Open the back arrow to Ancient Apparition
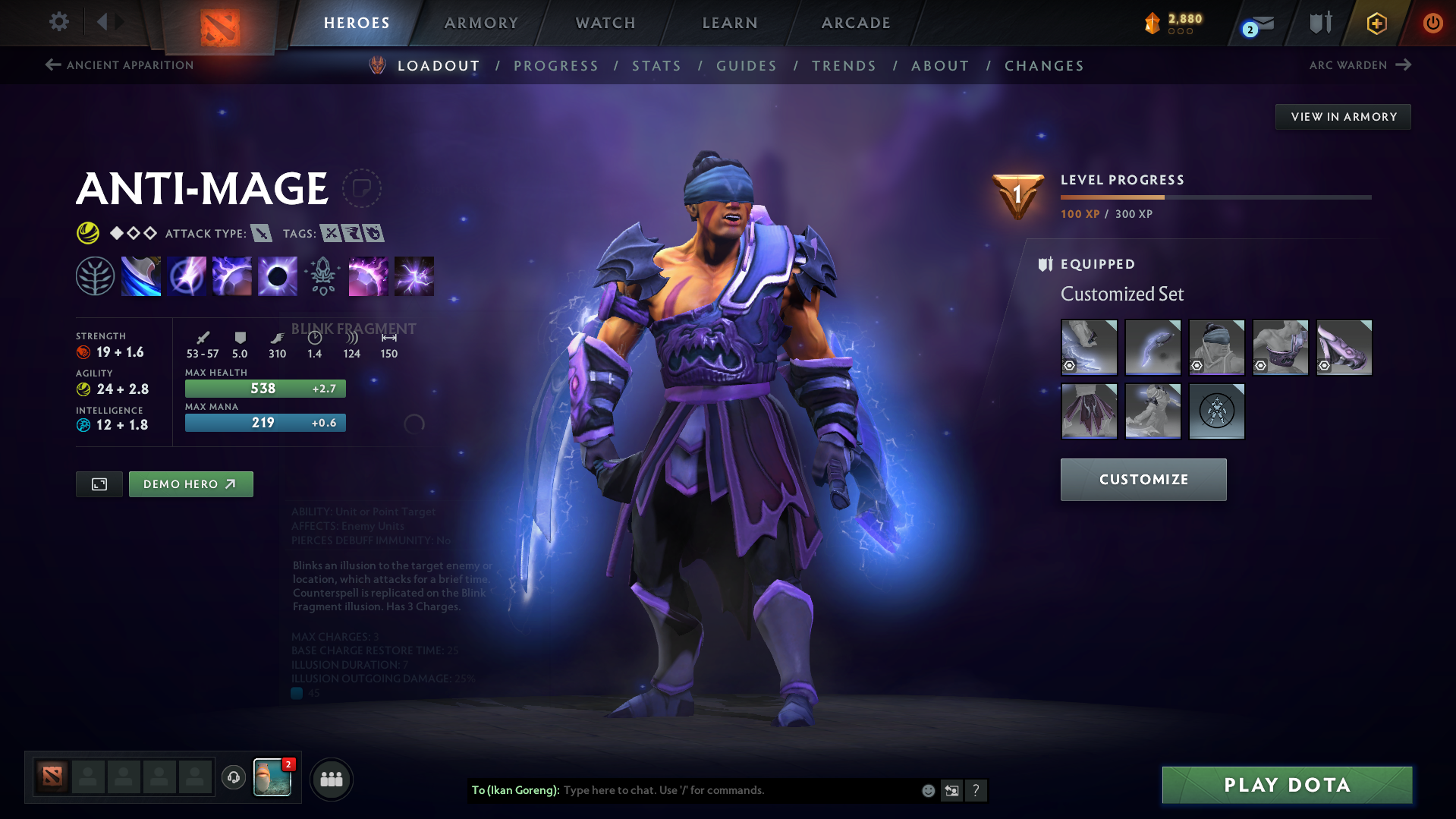The height and width of the screenshot is (819, 1456). [52, 65]
